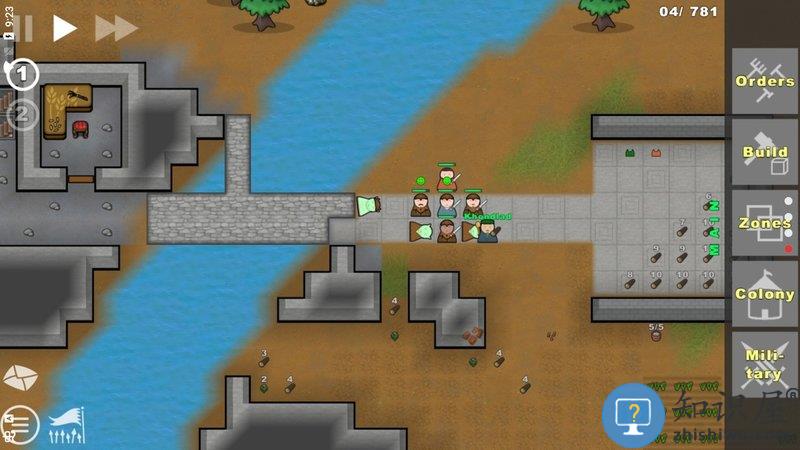Select layer 1 circle button

pos(23,74)
